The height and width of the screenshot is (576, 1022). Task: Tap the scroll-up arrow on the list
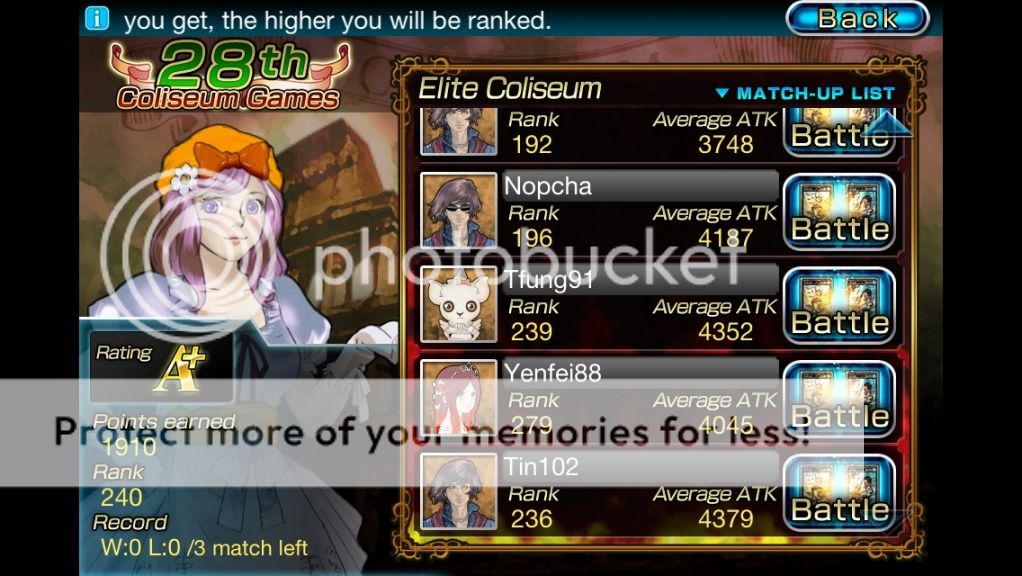coord(887,124)
